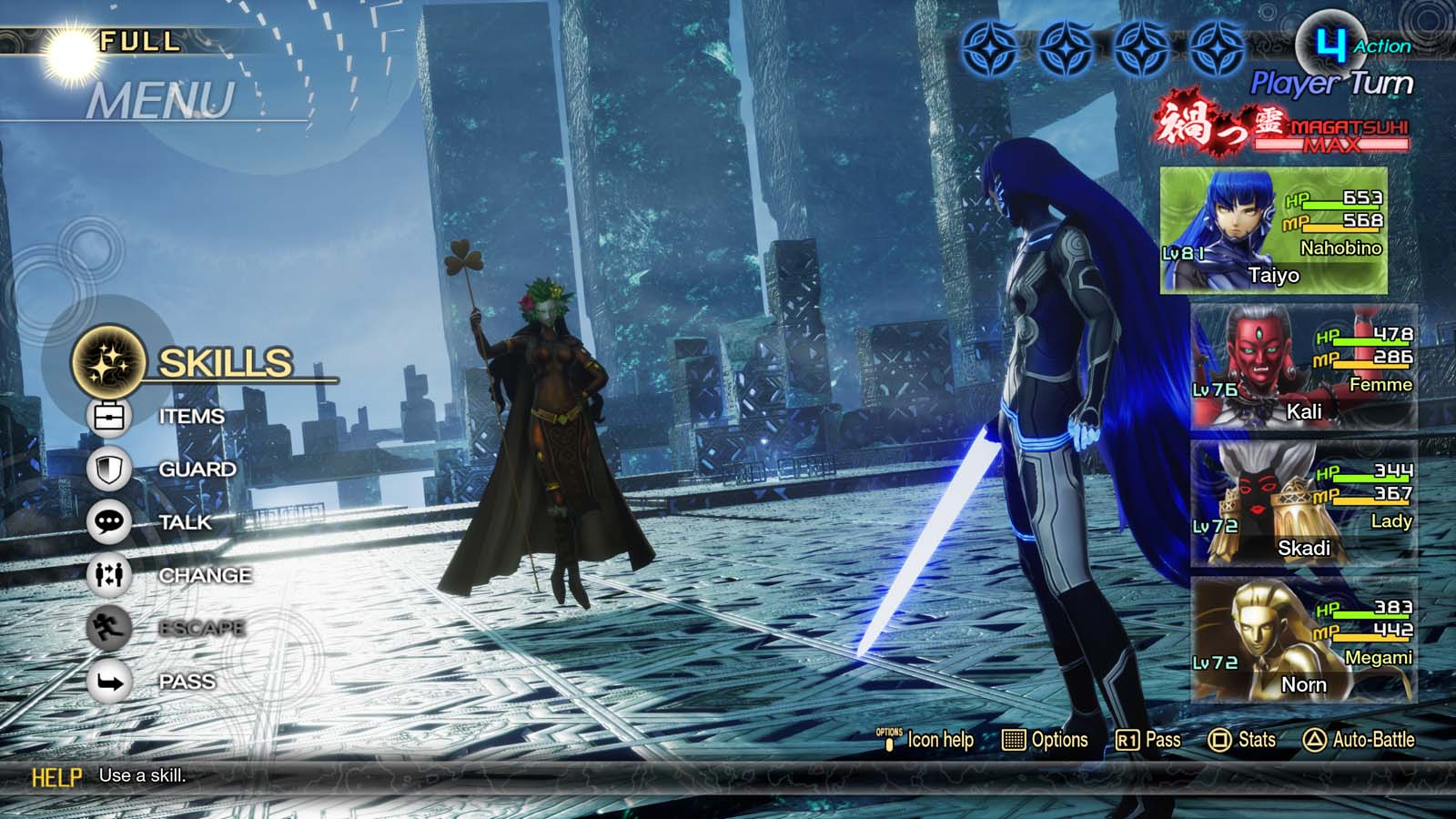This screenshot has width=1456, height=819.
Task: Select the CHANGE party swap icon
Action: (108, 574)
